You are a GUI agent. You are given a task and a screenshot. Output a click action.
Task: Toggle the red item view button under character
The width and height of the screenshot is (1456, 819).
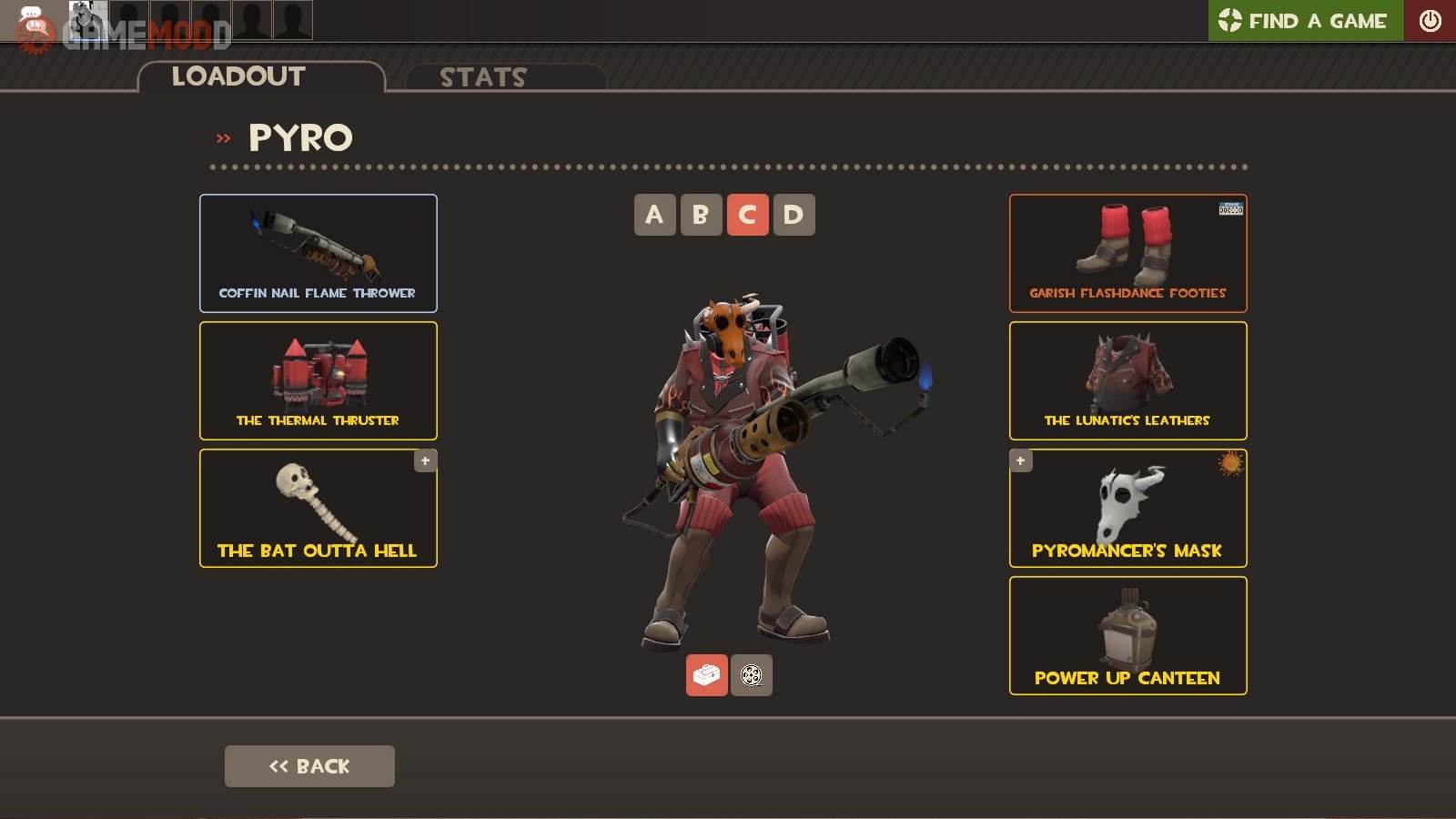pos(706,675)
